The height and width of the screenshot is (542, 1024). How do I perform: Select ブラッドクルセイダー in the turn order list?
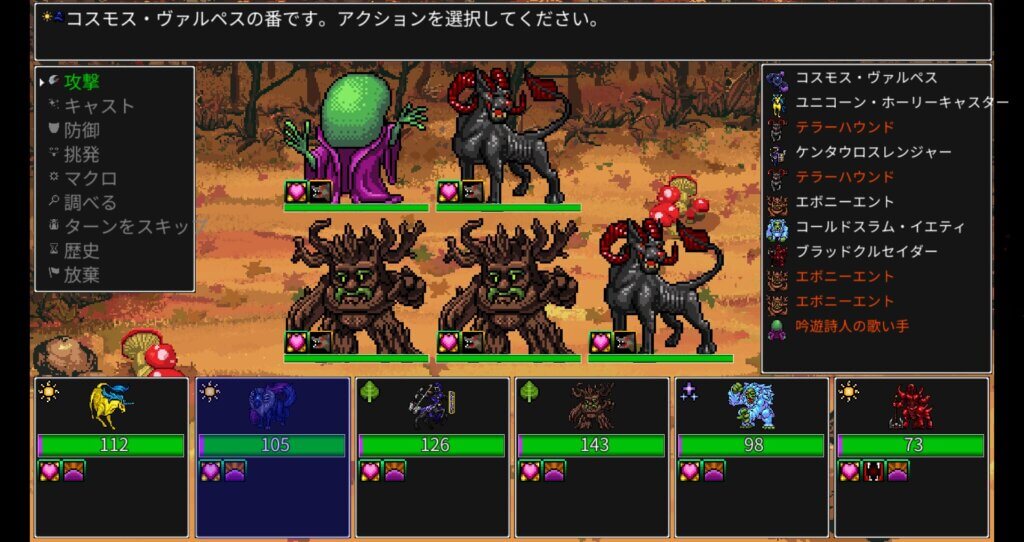[866, 252]
